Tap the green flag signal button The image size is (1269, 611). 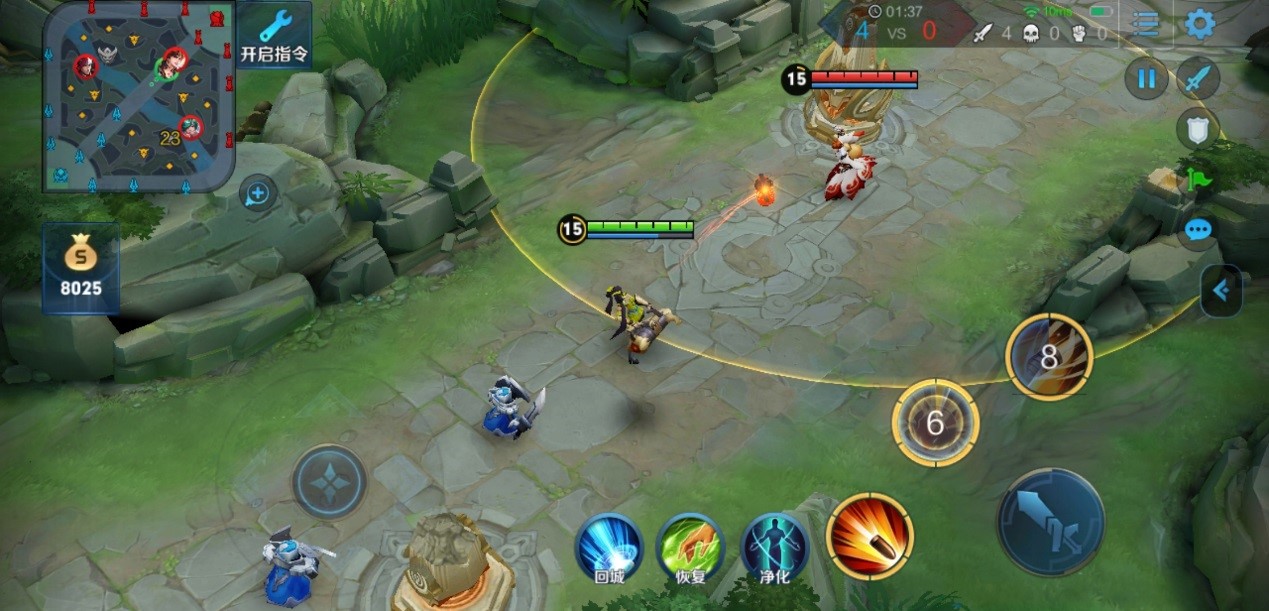[1198, 181]
